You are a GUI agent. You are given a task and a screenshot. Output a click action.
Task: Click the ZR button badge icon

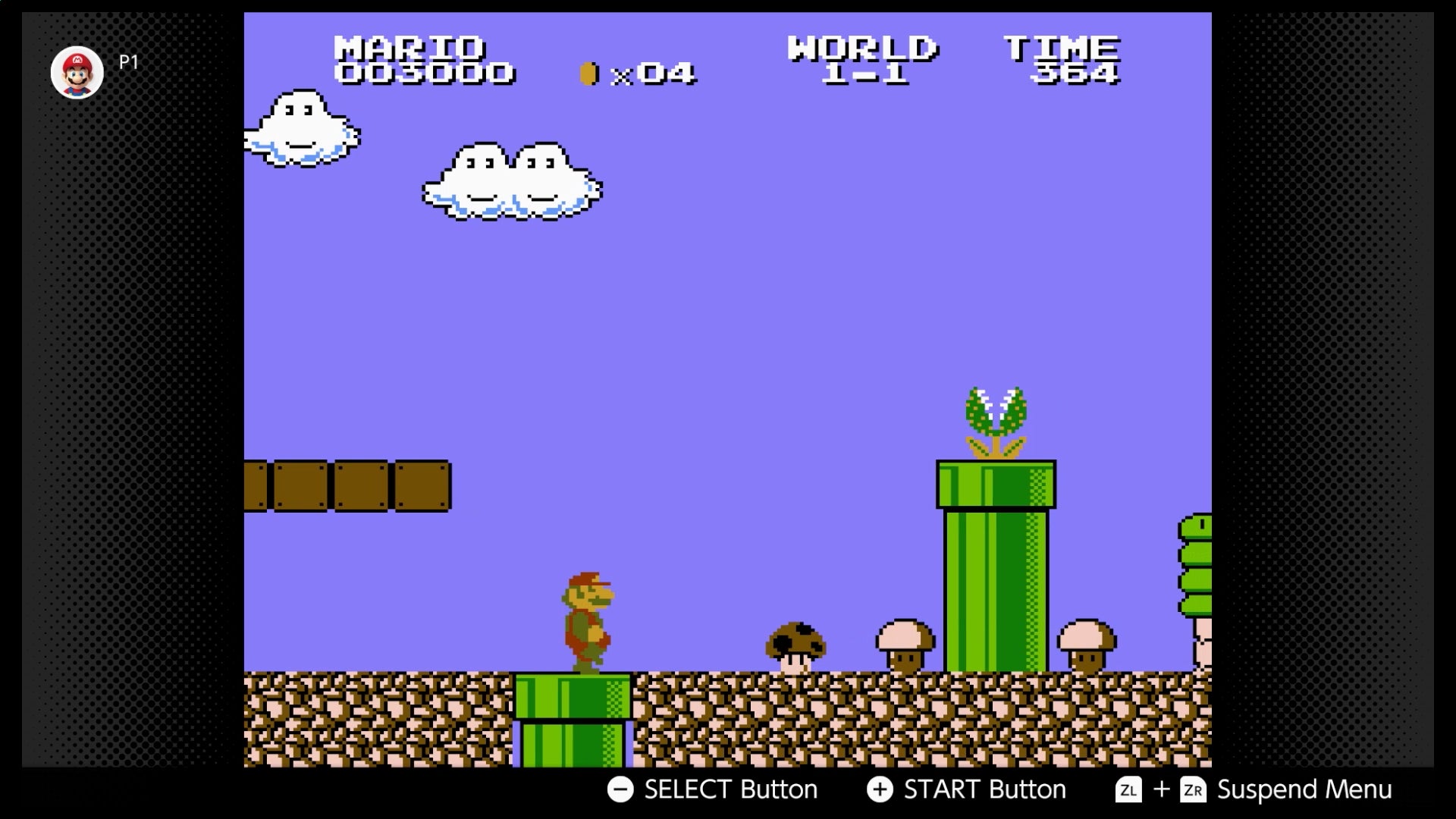point(1193,789)
